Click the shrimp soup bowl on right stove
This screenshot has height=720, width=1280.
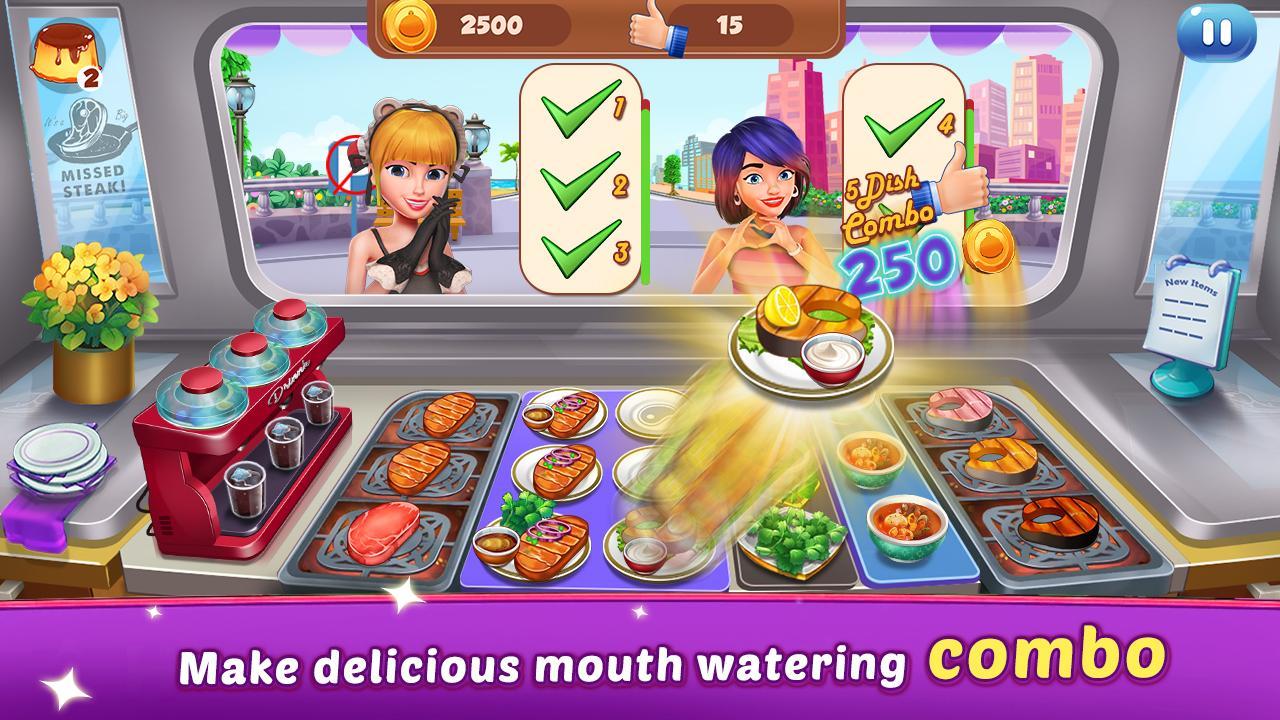pos(898,522)
